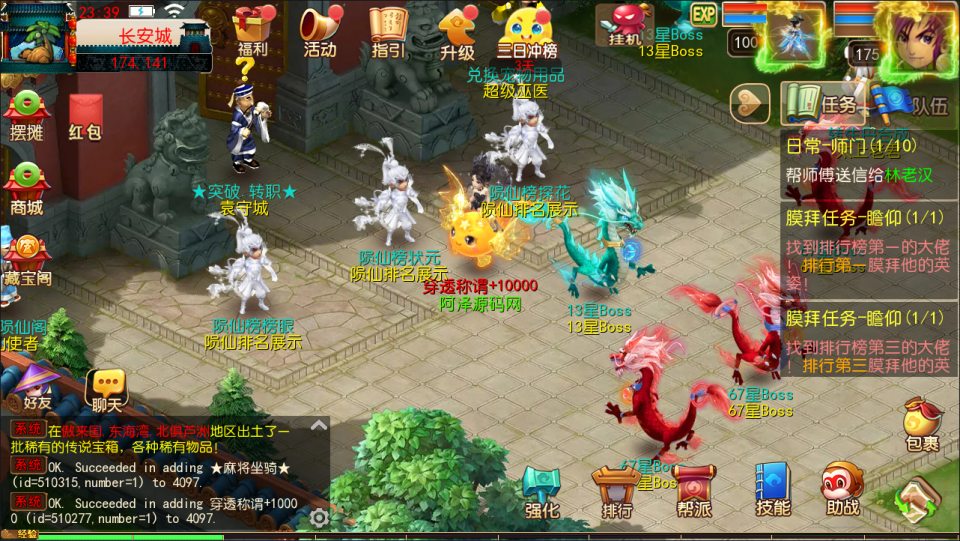Click the green EXP bonus icon
Viewport: 960px width, 541px height.
click(x=704, y=15)
